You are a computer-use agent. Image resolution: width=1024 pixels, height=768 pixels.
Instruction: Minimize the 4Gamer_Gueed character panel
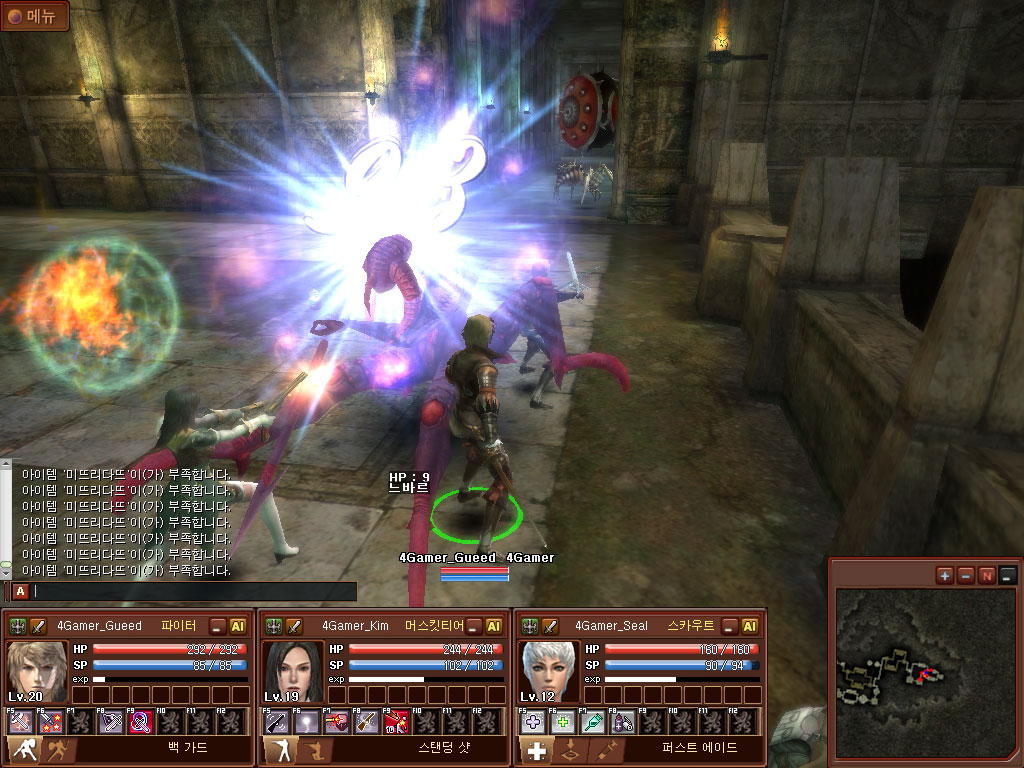[x=217, y=626]
